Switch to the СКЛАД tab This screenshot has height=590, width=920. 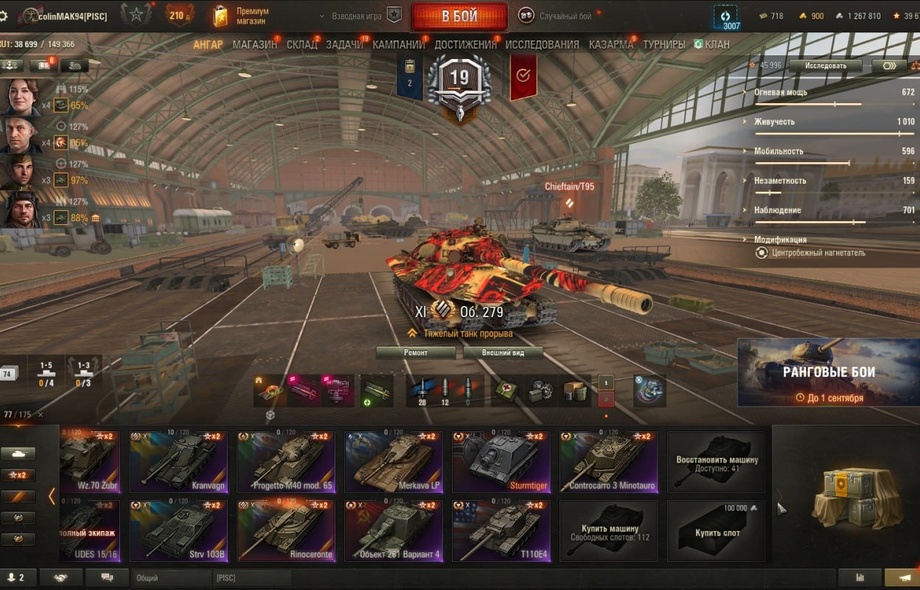pos(301,45)
